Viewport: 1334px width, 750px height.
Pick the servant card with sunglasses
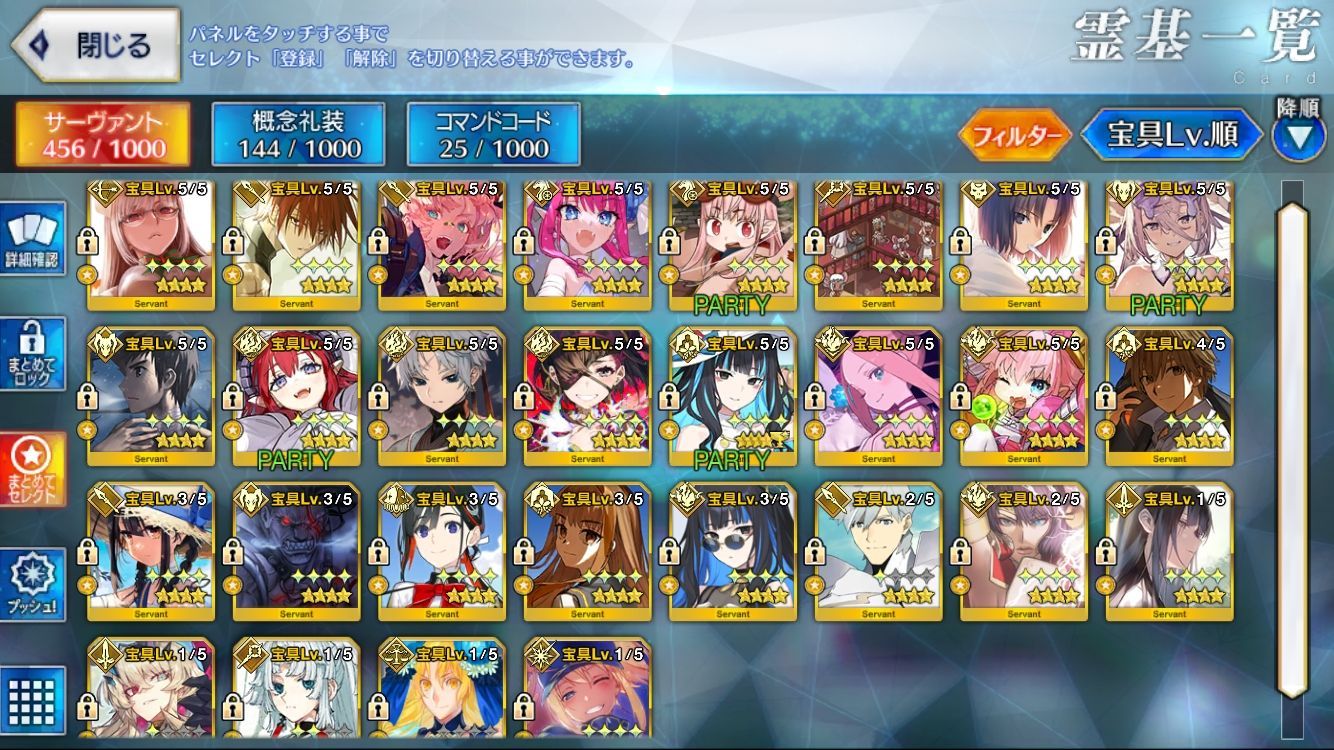[x=733, y=552]
